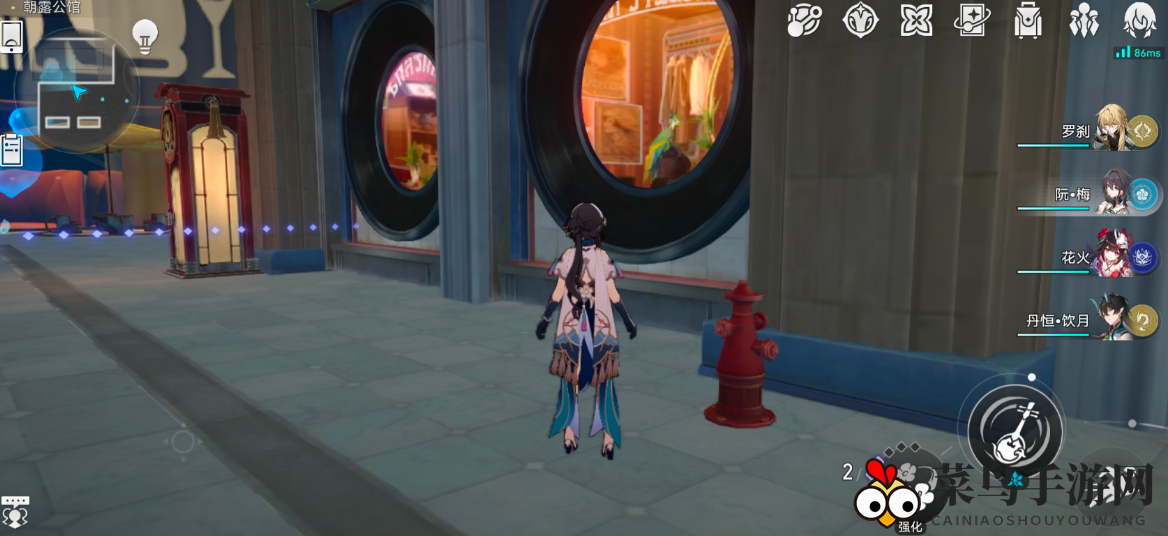Open the character head portrait icon
The image size is (1168, 536).
pyautogui.click(x=1140, y=19)
